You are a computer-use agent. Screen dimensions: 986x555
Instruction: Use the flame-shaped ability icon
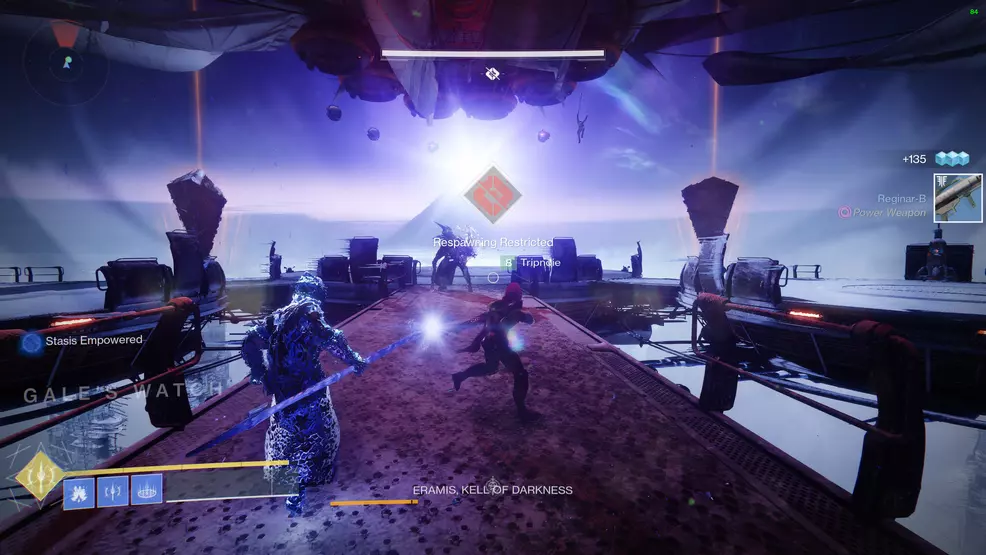79,491
